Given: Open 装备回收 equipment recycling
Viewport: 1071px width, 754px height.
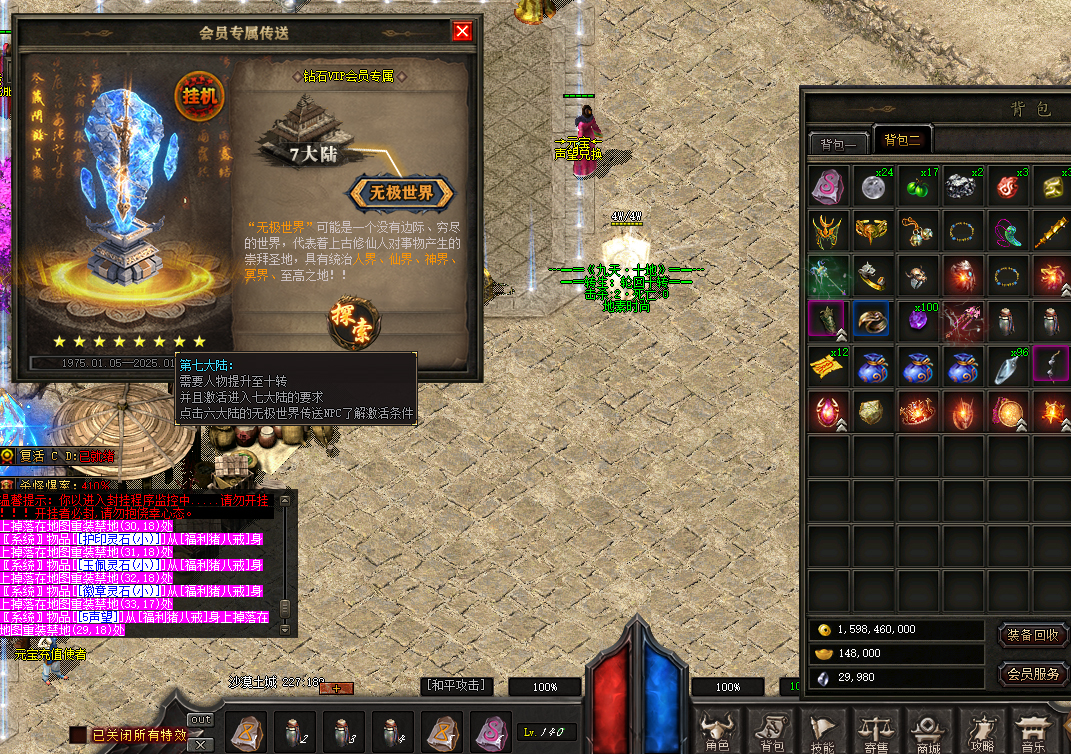Looking at the screenshot, I should (1033, 635).
